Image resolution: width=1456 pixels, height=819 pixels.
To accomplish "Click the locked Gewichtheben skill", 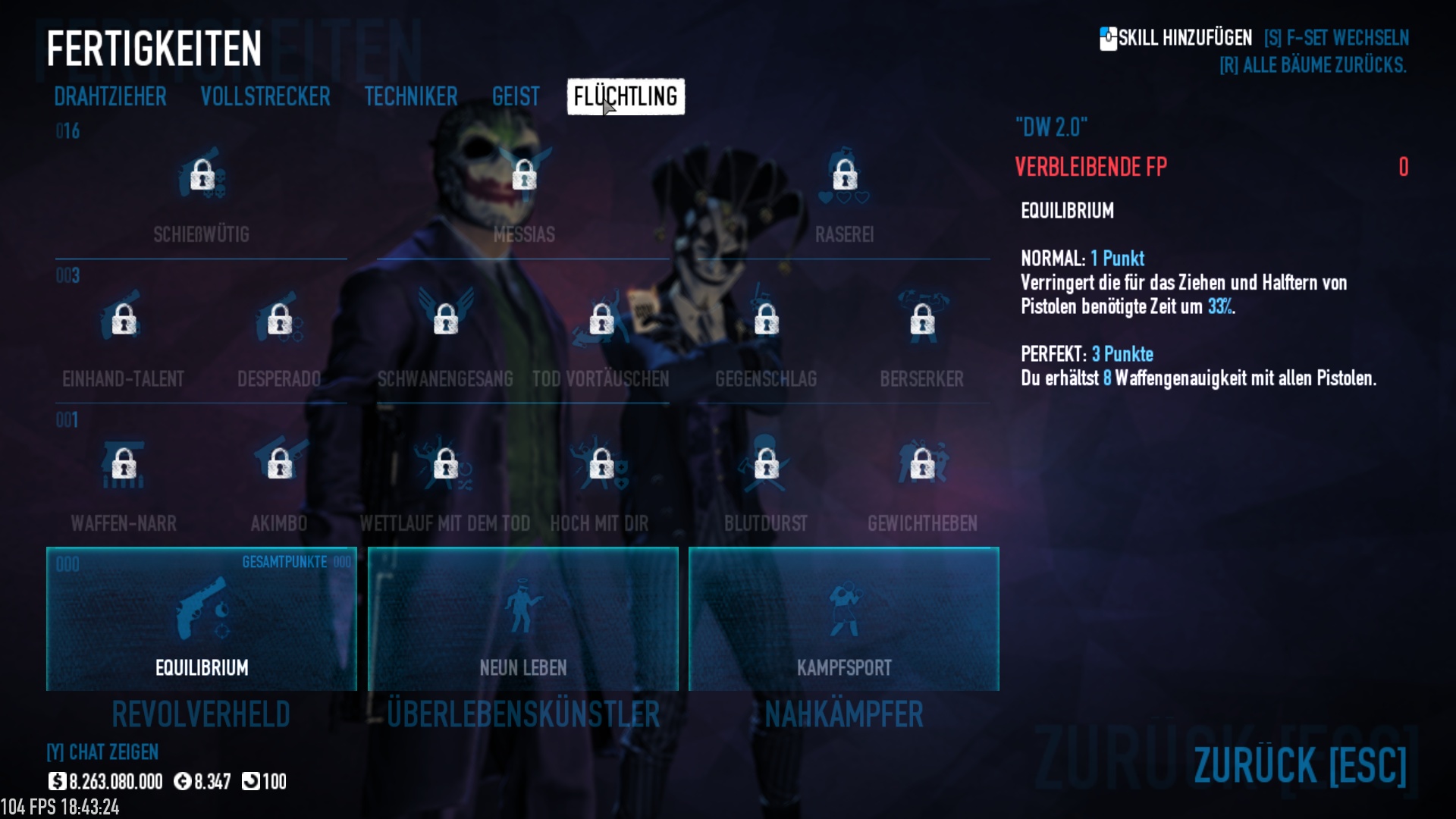I will point(922,464).
